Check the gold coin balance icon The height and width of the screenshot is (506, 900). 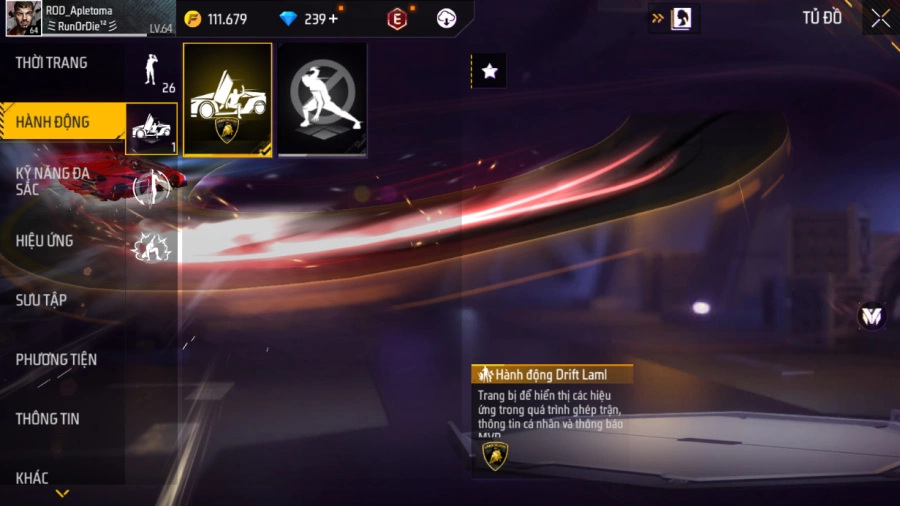[x=193, y=19]
